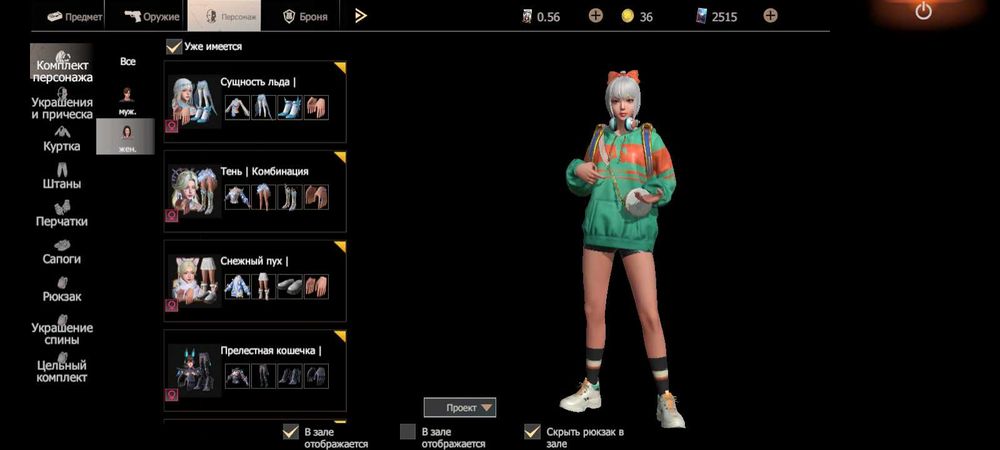Click the arrow icon next to Броня
The image size is (1000, 450).
(361, 16)
